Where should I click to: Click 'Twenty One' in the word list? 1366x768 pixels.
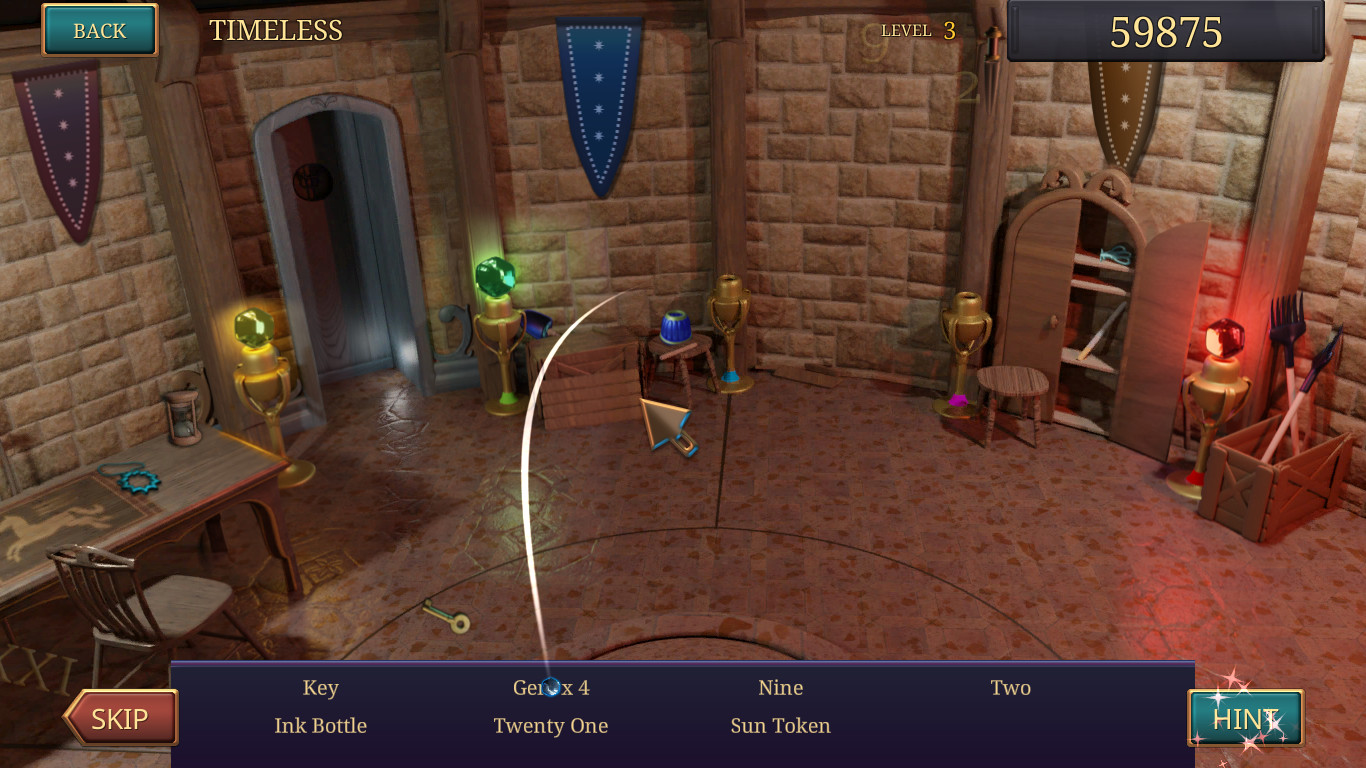coord(551,726)
